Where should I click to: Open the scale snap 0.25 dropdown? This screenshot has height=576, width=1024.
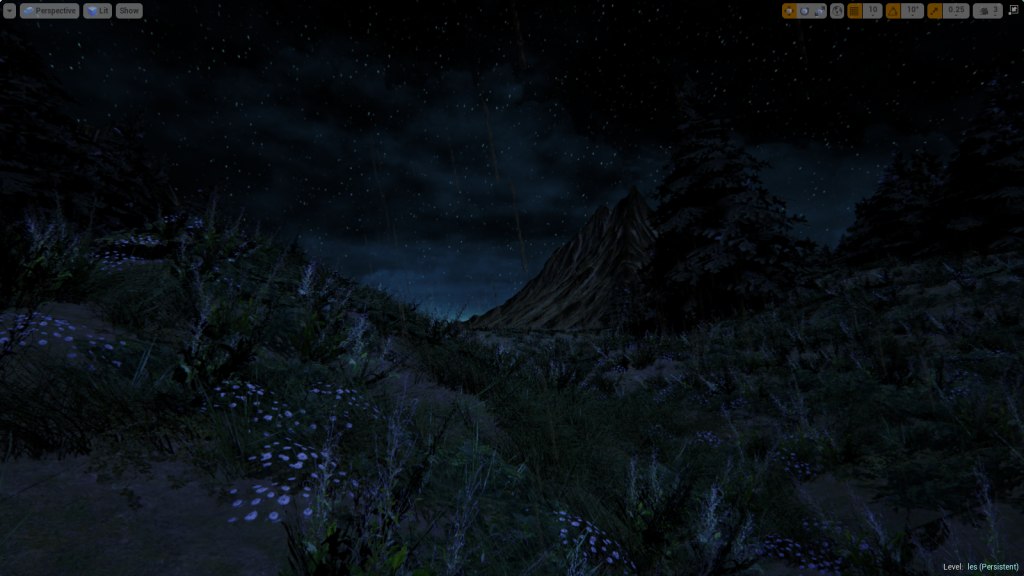[x=956, y=11]
